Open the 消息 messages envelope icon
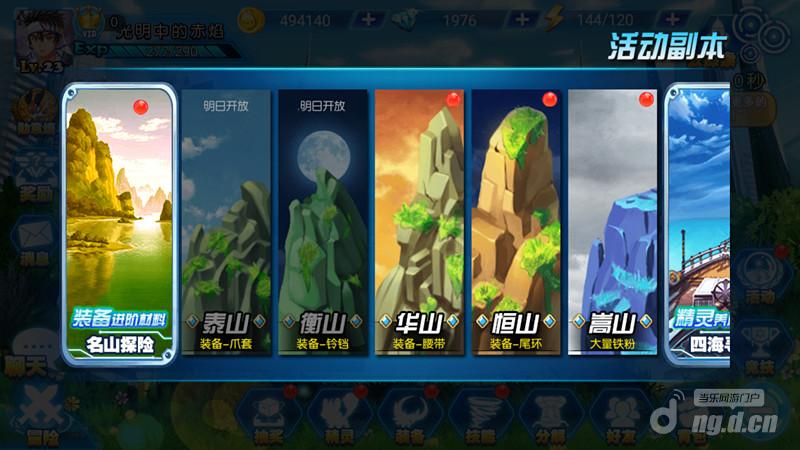This screenshot has width=800, height=450. coord(32,240)
